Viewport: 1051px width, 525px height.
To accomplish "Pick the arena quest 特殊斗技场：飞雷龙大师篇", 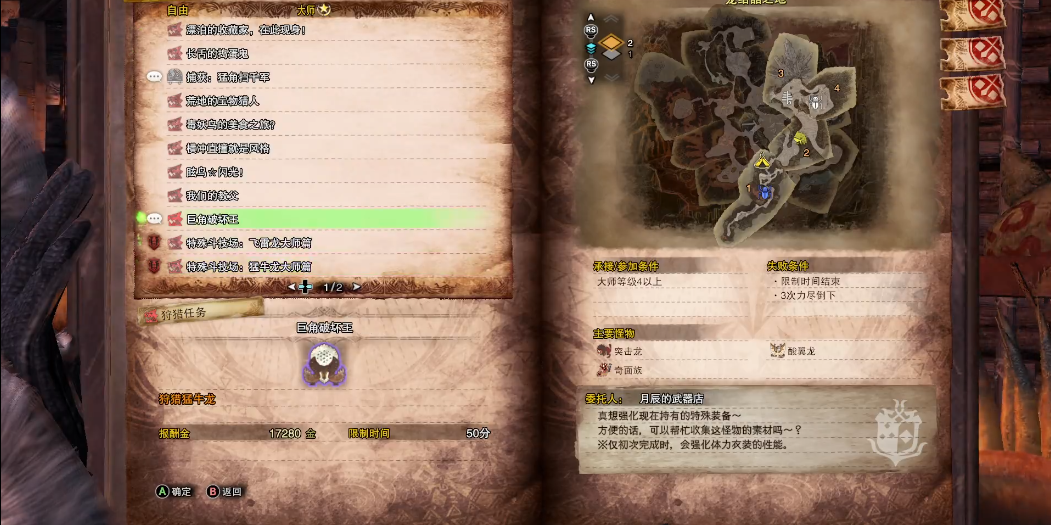I will point(248,242).
